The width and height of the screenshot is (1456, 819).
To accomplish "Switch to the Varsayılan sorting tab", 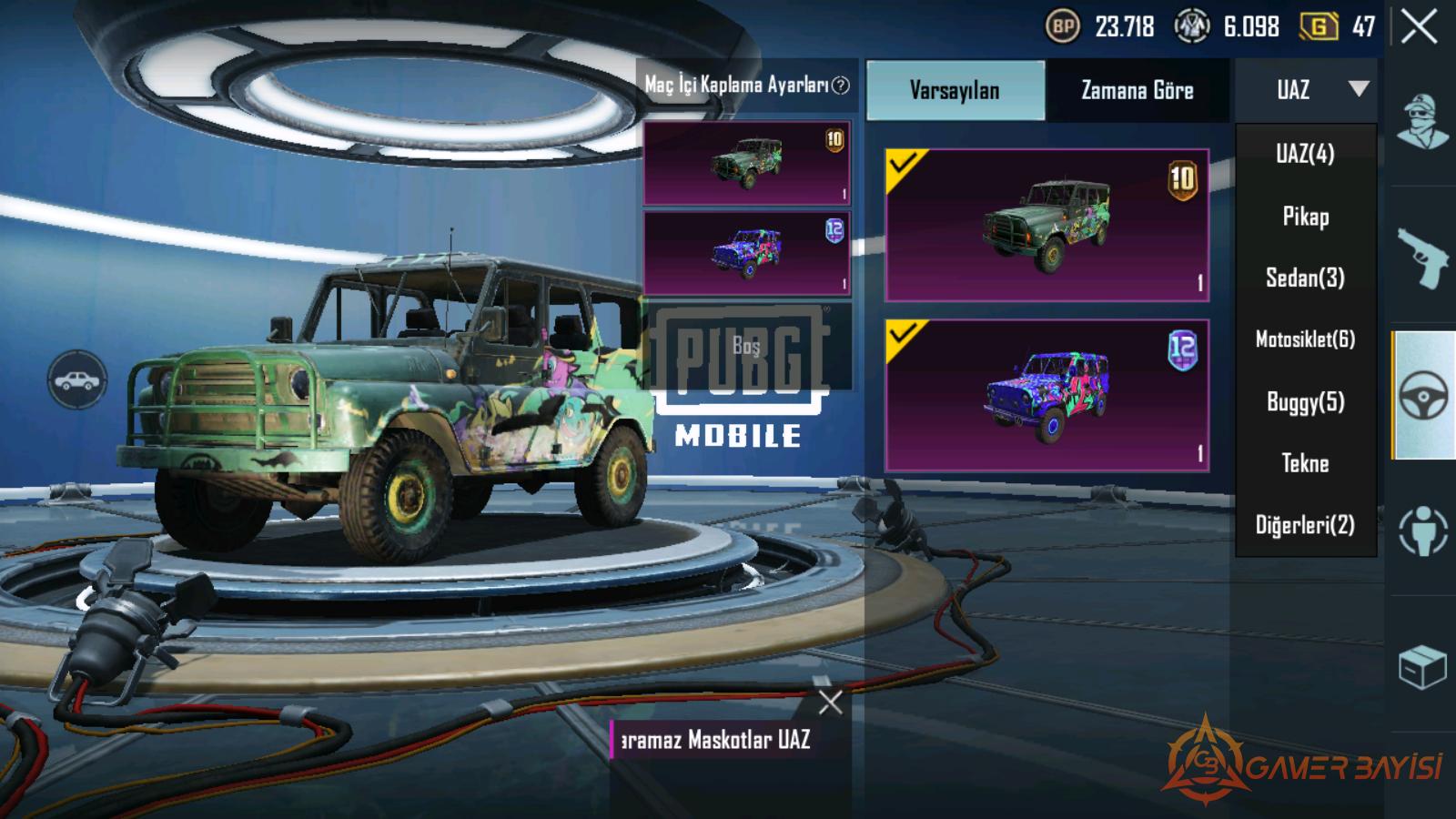I will 955,90.
